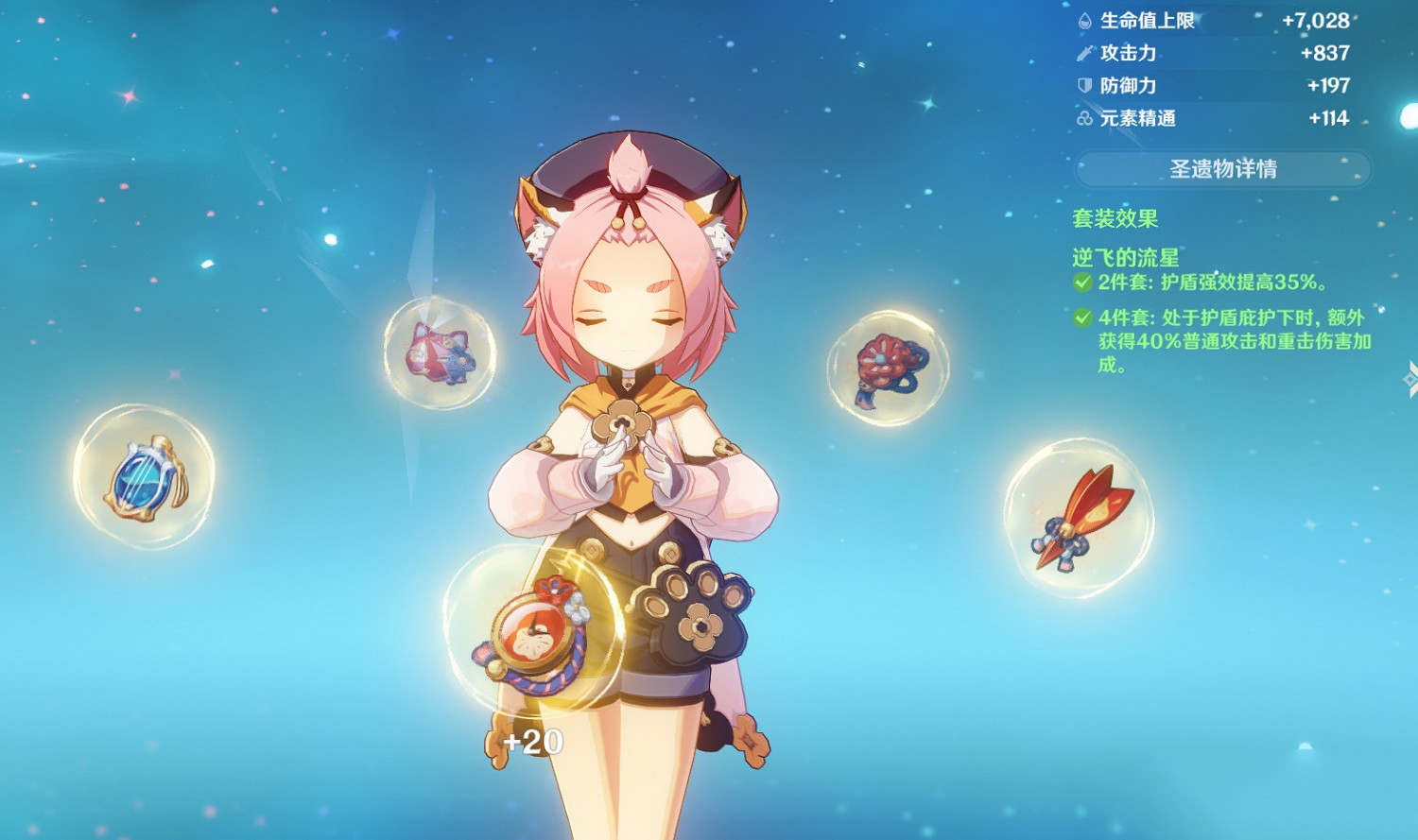Select the glowing clock-shaped sands artifact
The image size is (1418, 840).
pos(536,635)
